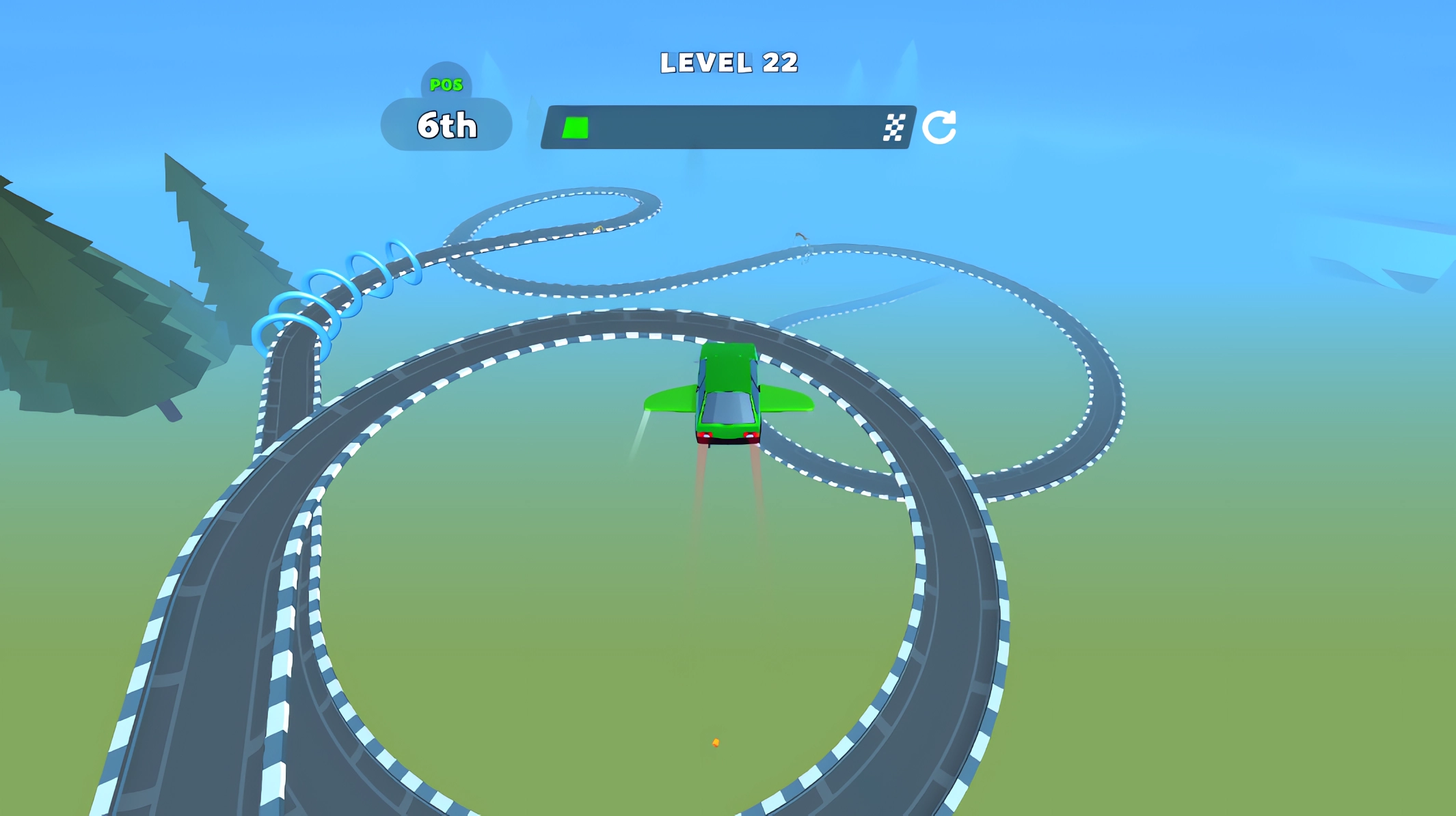Select the green POS label icon
The width and height of the screenshot is (1456, 816).
tap(446, 85)
